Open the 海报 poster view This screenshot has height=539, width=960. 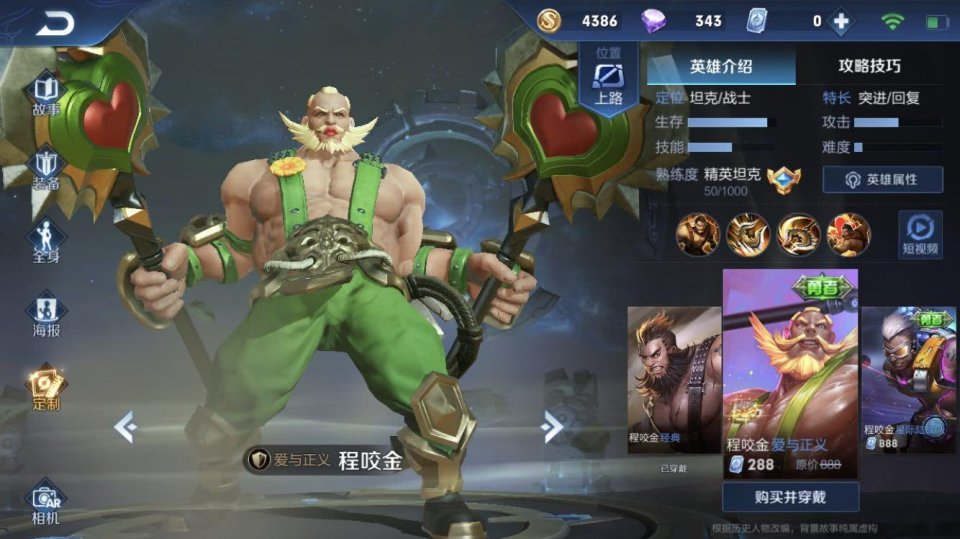coord(46,313)
